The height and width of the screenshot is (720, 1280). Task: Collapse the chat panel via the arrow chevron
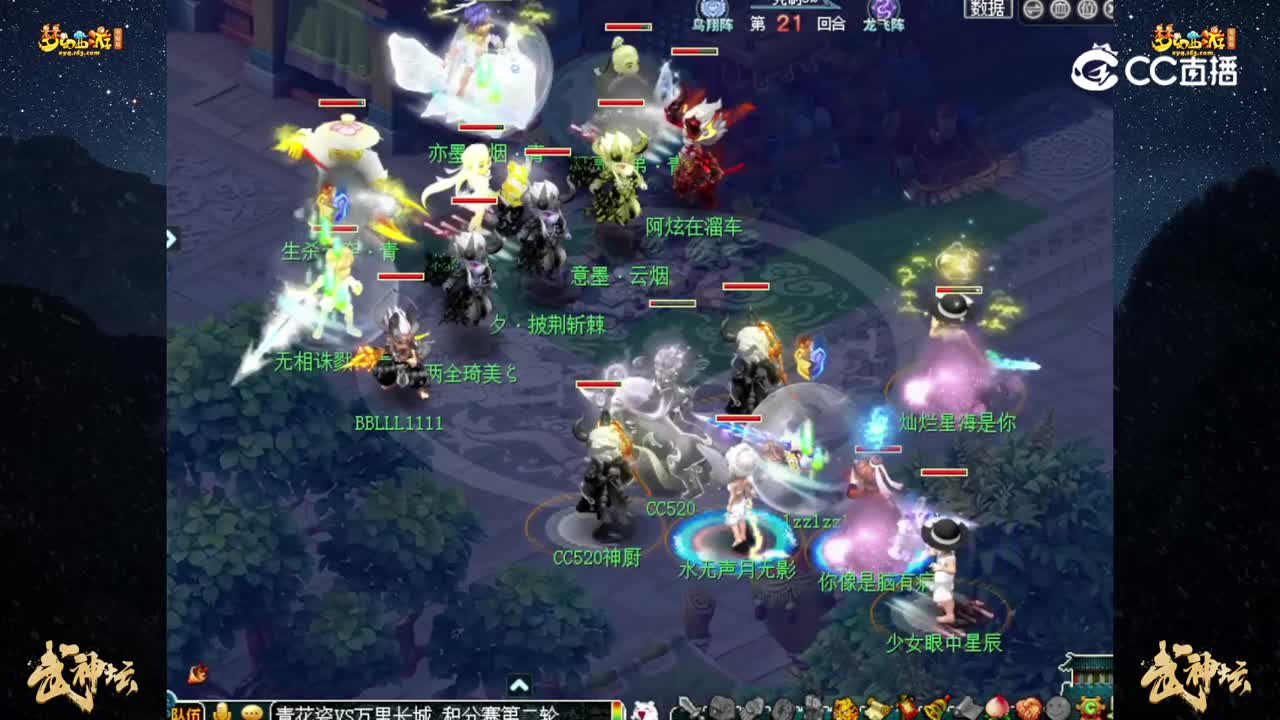coord(519,685)
